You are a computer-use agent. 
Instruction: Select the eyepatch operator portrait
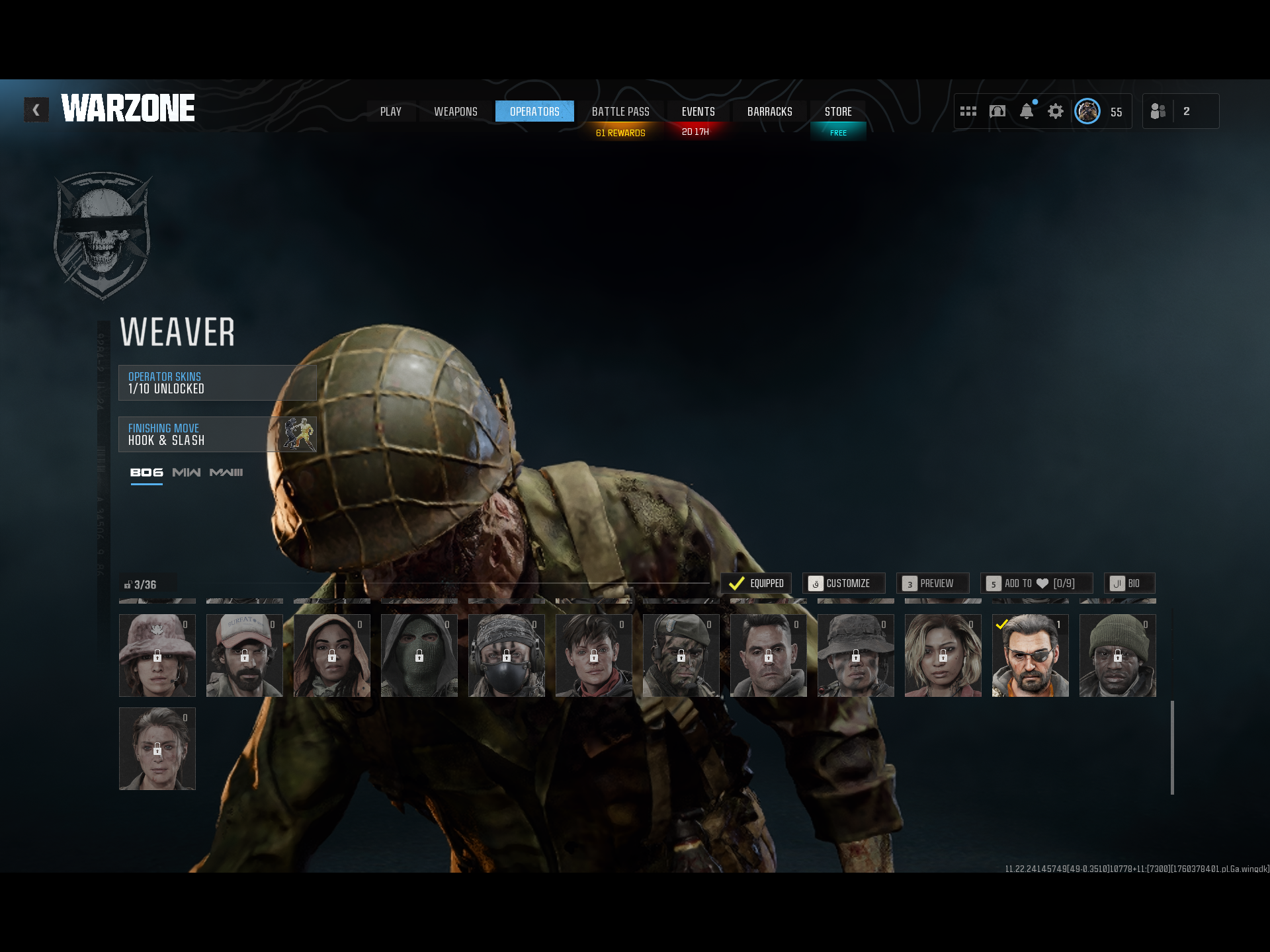coord(1030,655)
